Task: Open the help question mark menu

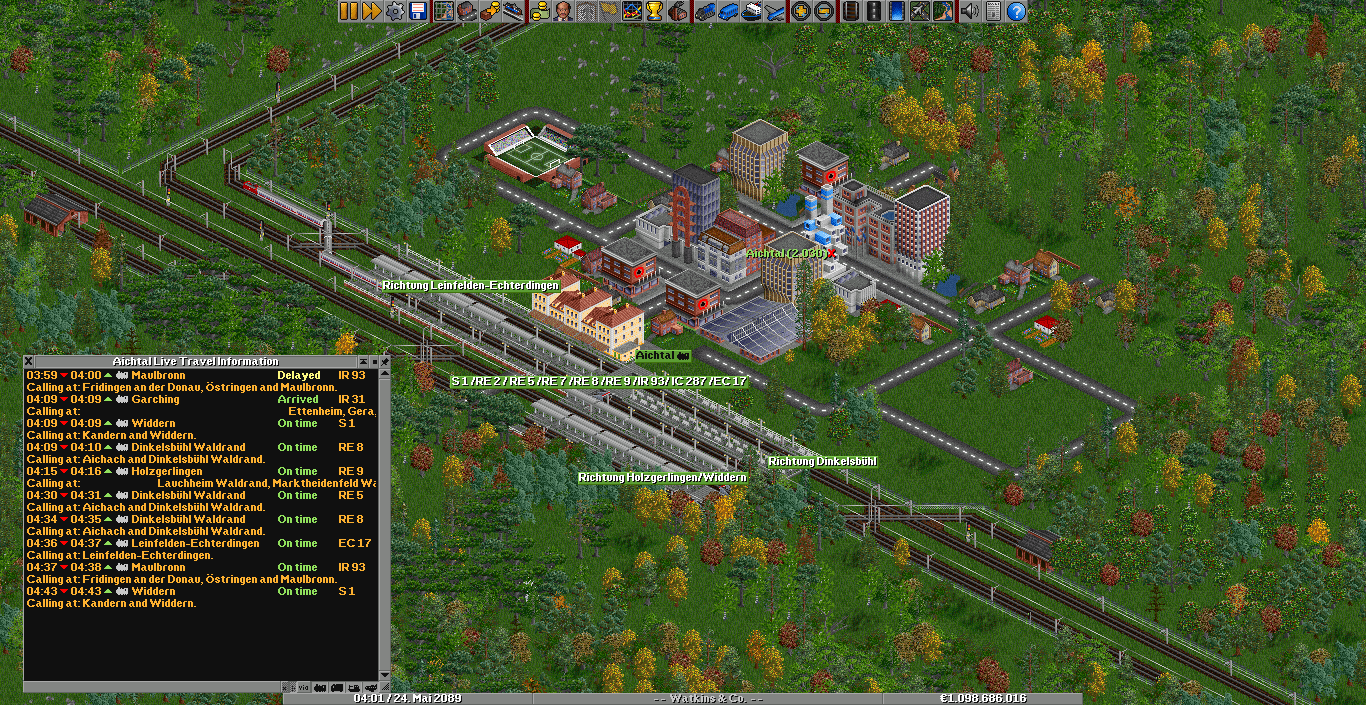Action: (x=1016, y=11)
